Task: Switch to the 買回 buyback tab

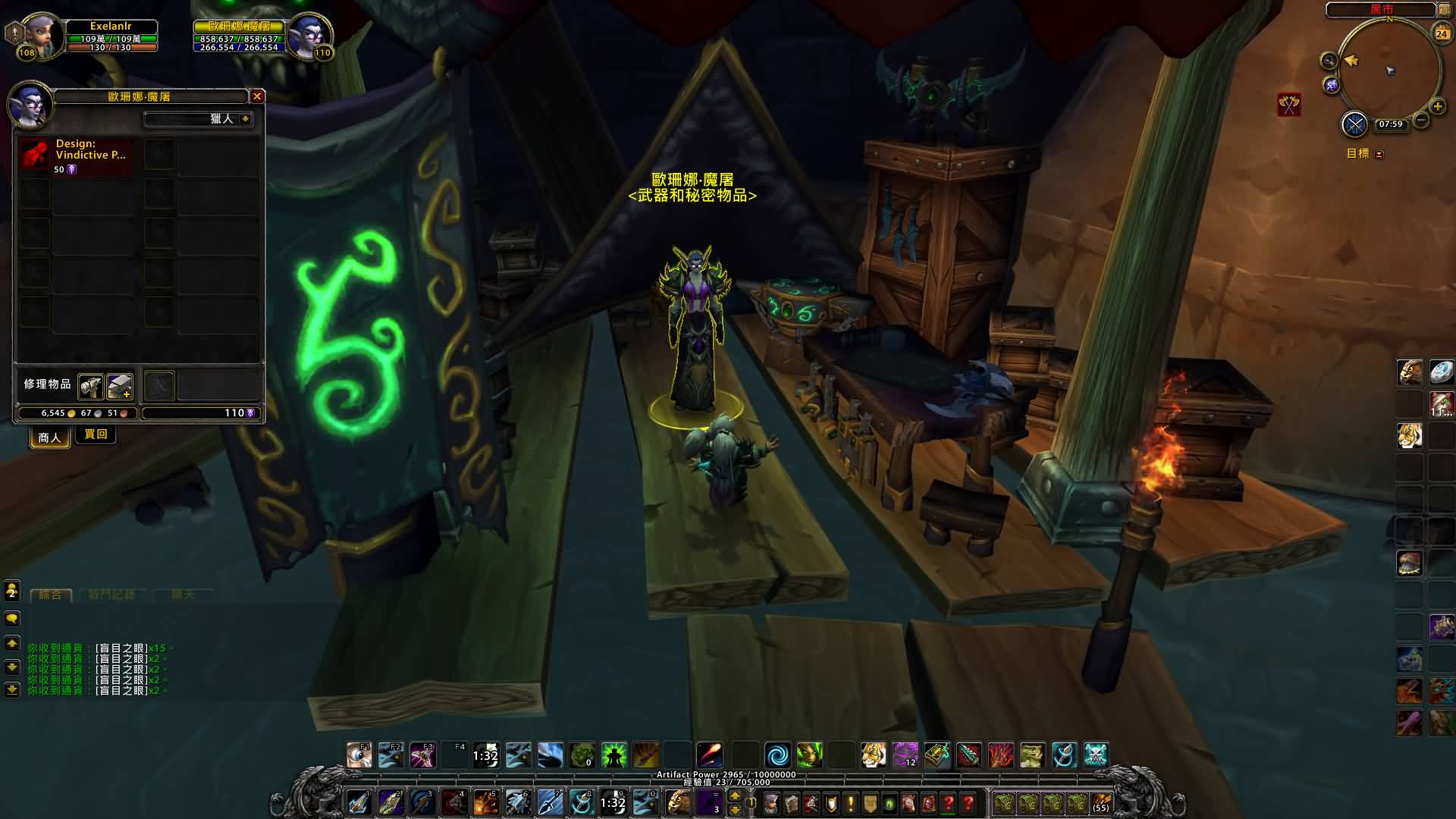Action: point(96,435)
